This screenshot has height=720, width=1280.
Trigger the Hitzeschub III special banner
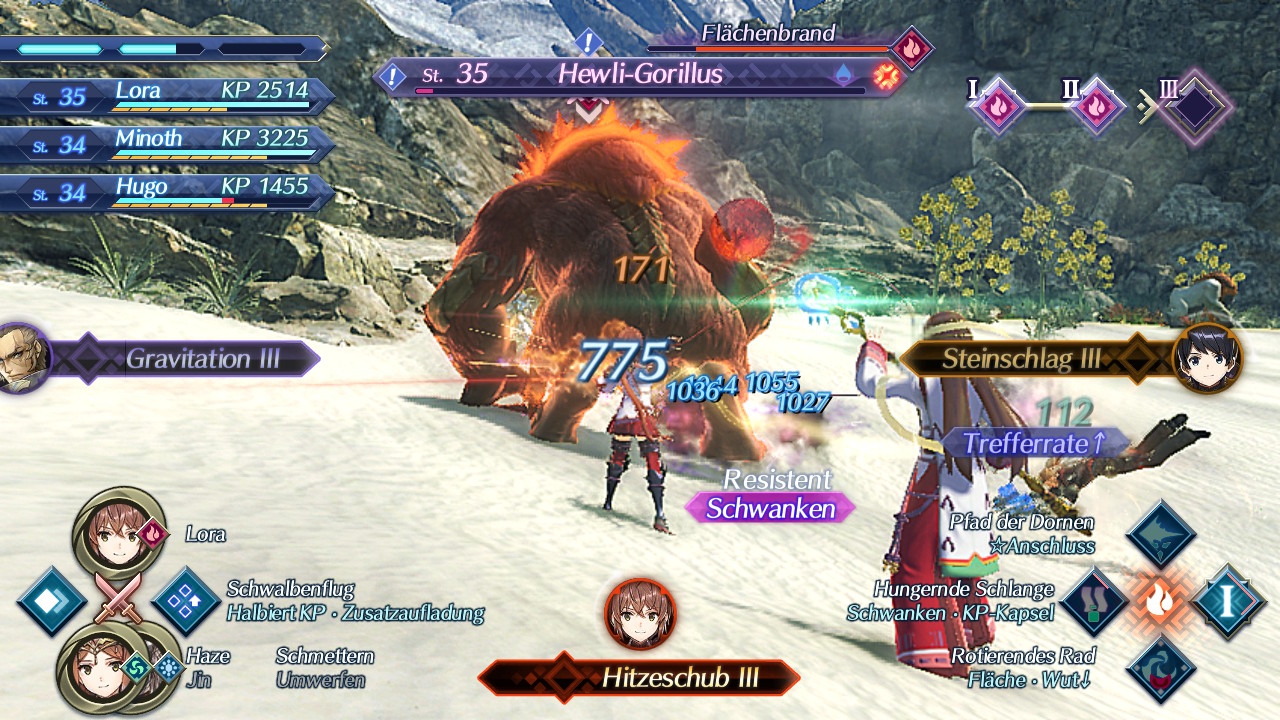(640, 678)
